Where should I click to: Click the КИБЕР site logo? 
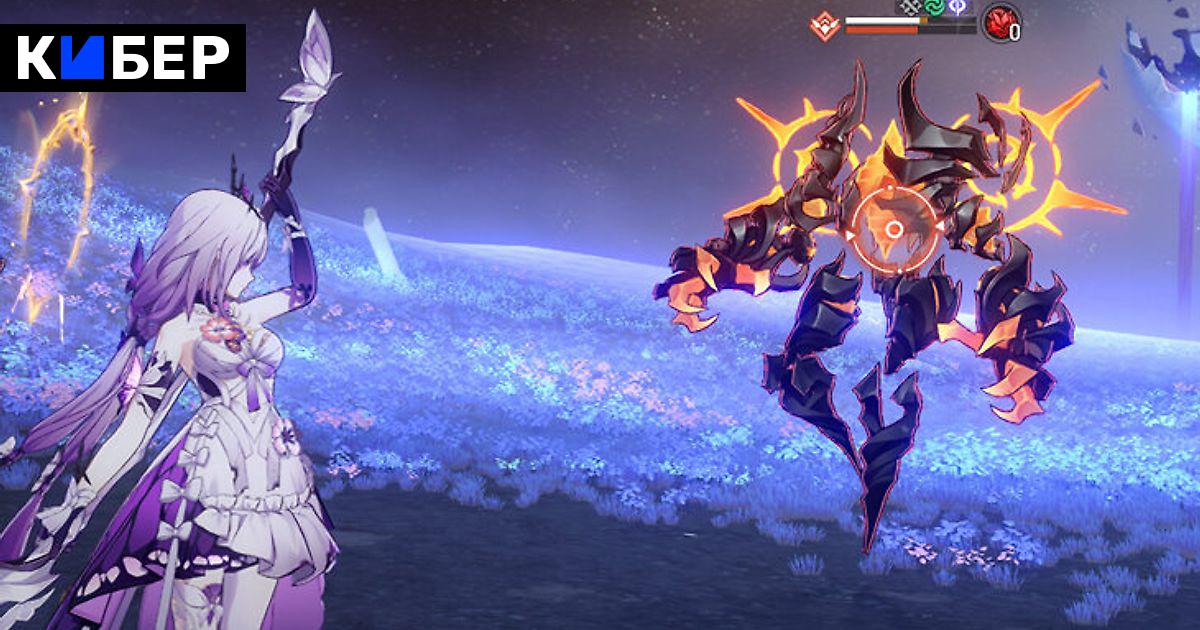tap(123, 57)
